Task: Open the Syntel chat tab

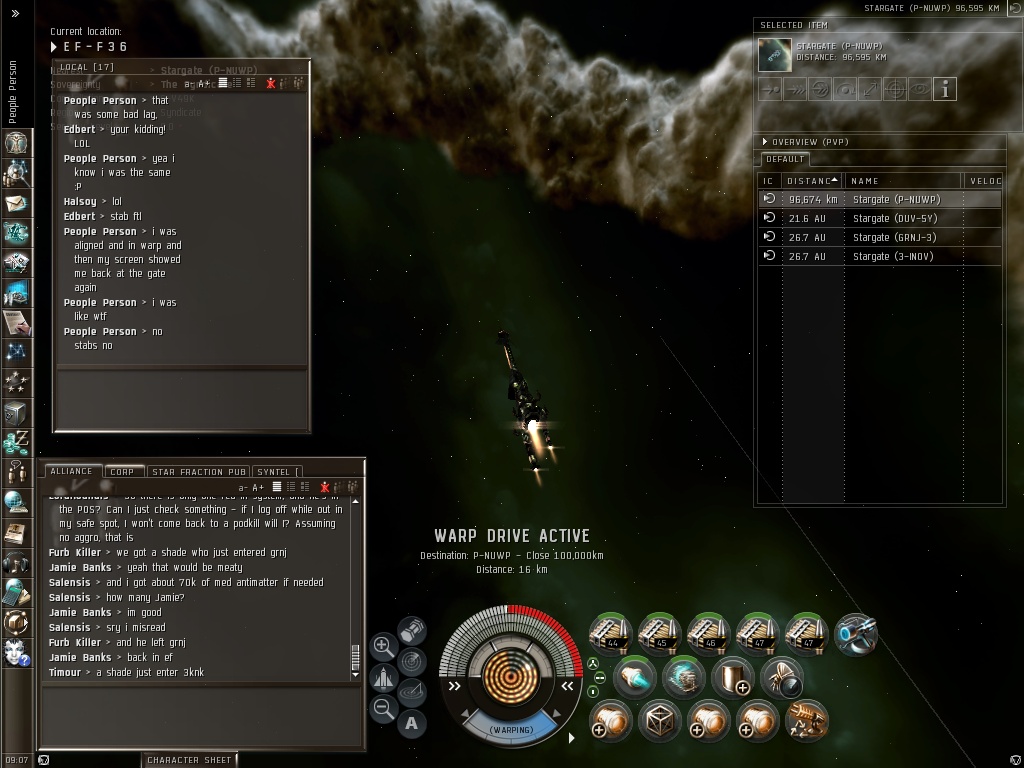Action: [x=275, y=472]
